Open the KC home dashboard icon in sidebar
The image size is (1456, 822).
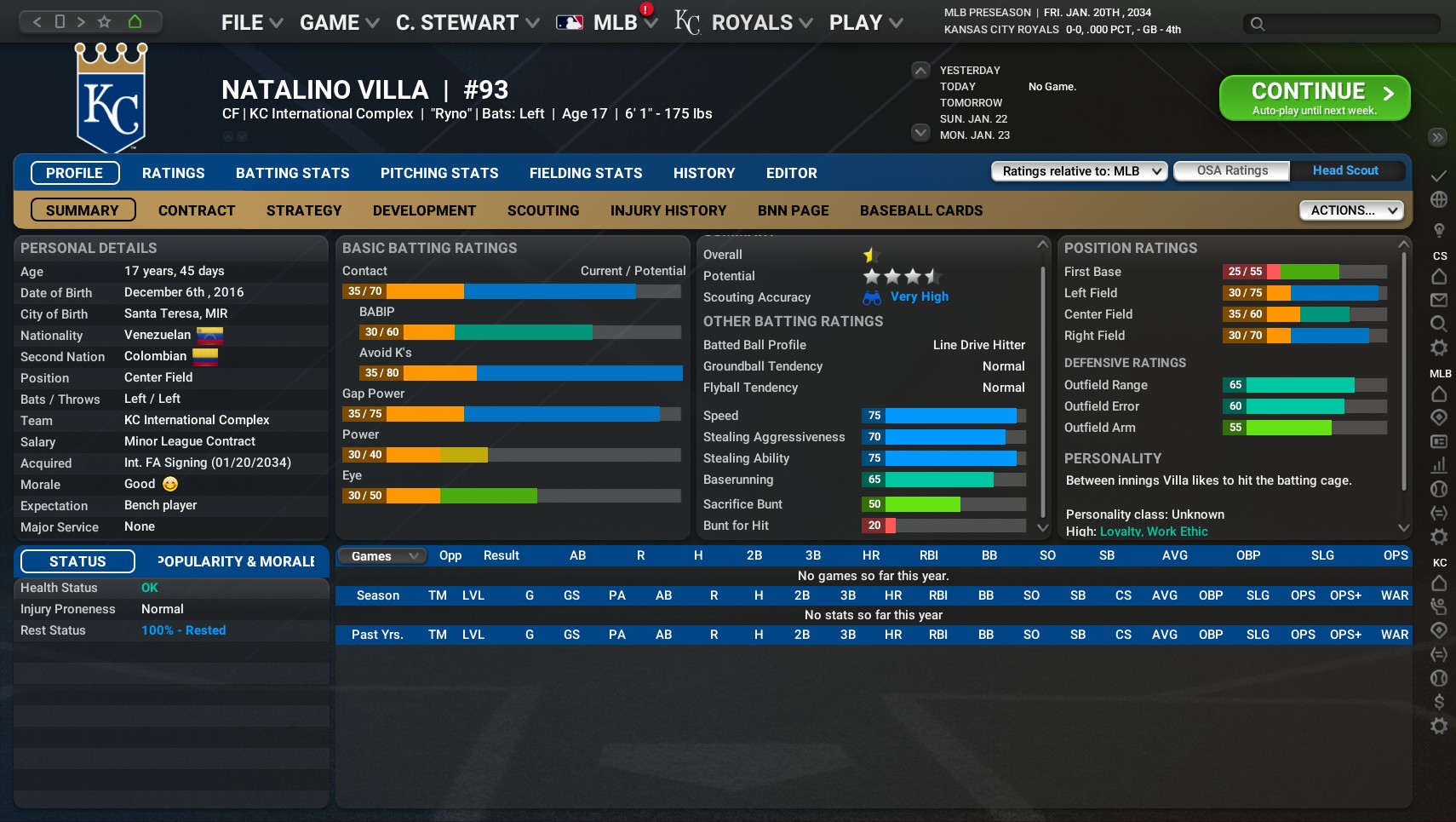[1440, 585]
